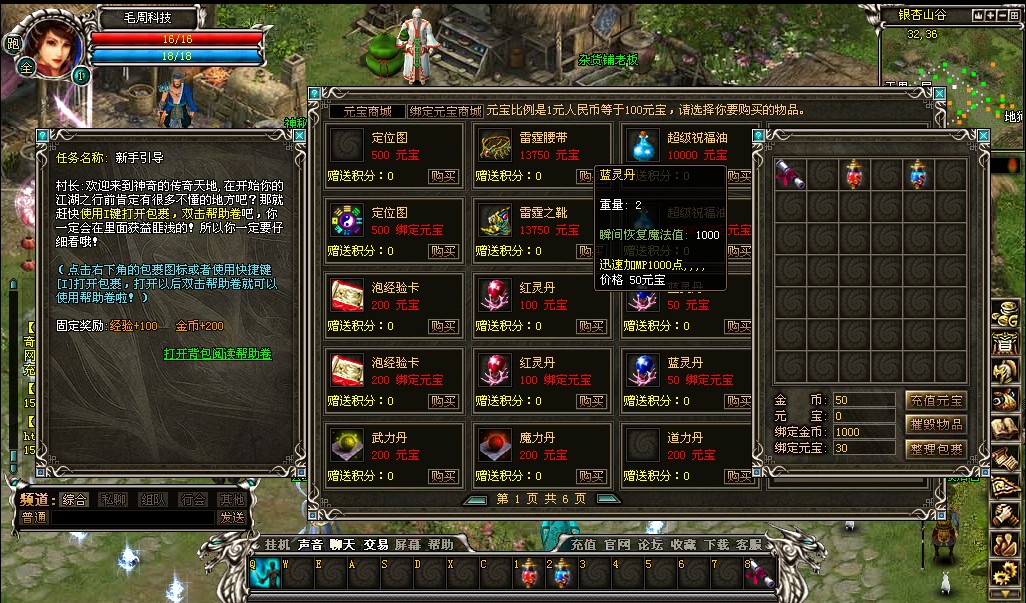Buy the 红灵丹 priced 100 绑定元宝
This screenshot has width=1026, height=603.
point(590,401)
